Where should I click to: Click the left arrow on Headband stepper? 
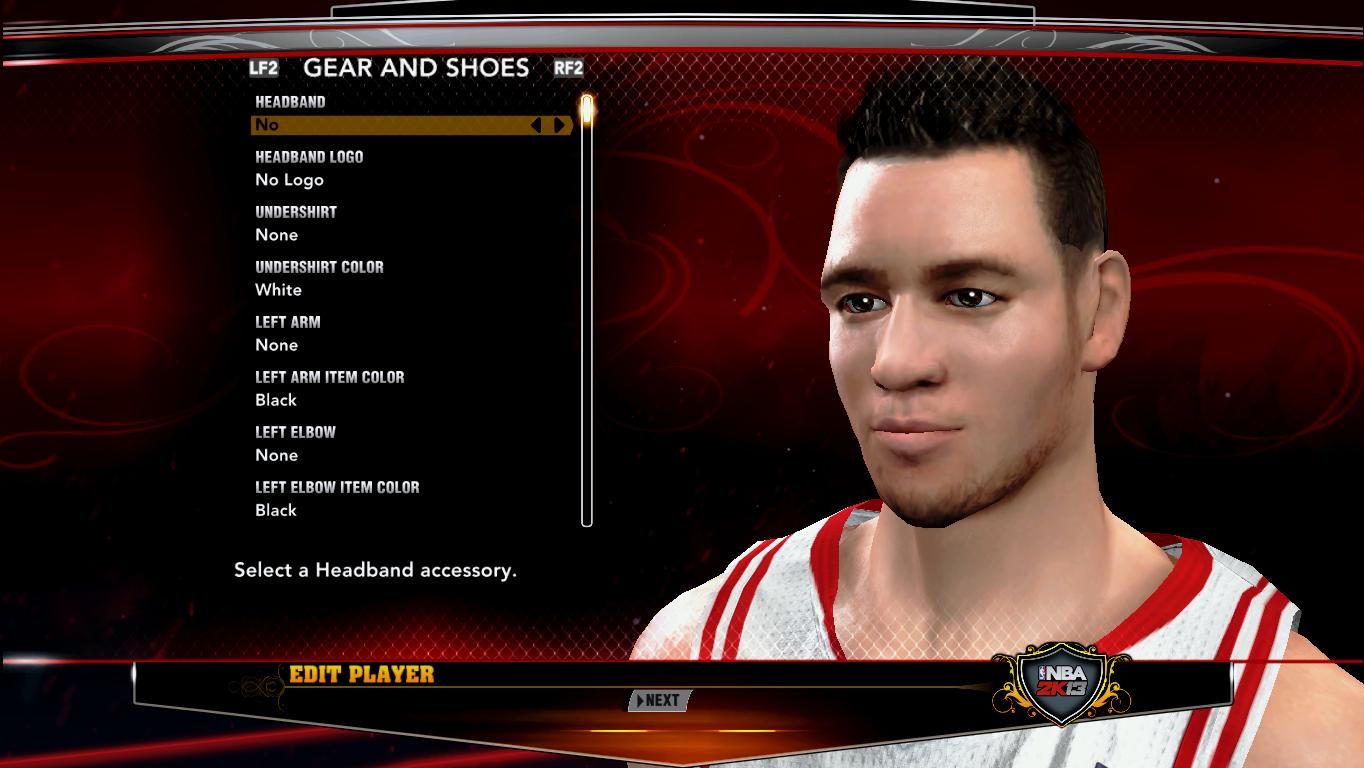536,125
